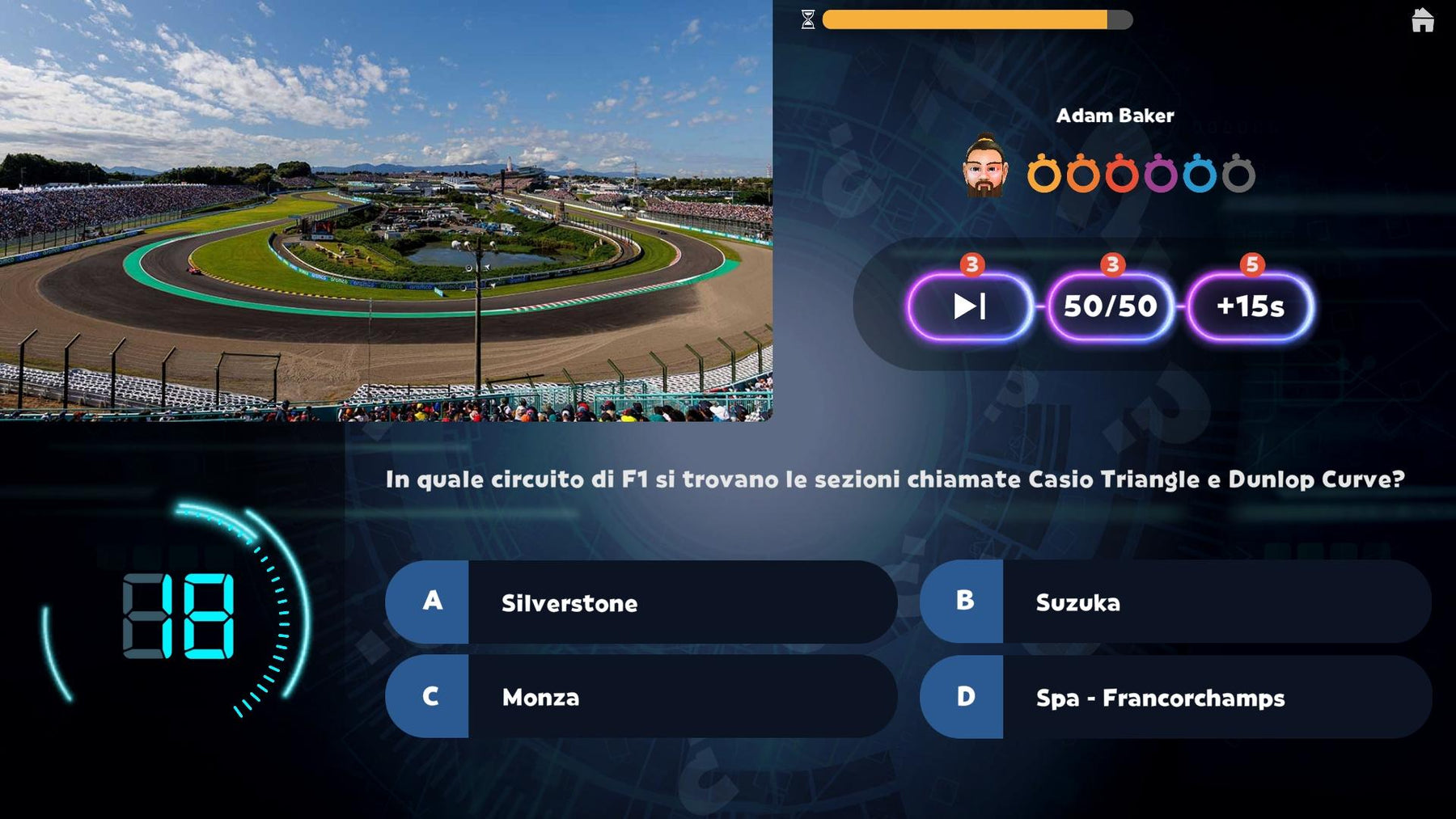
Task: Enlarge the circuit photo thumbnail
Action: point(386,210)
